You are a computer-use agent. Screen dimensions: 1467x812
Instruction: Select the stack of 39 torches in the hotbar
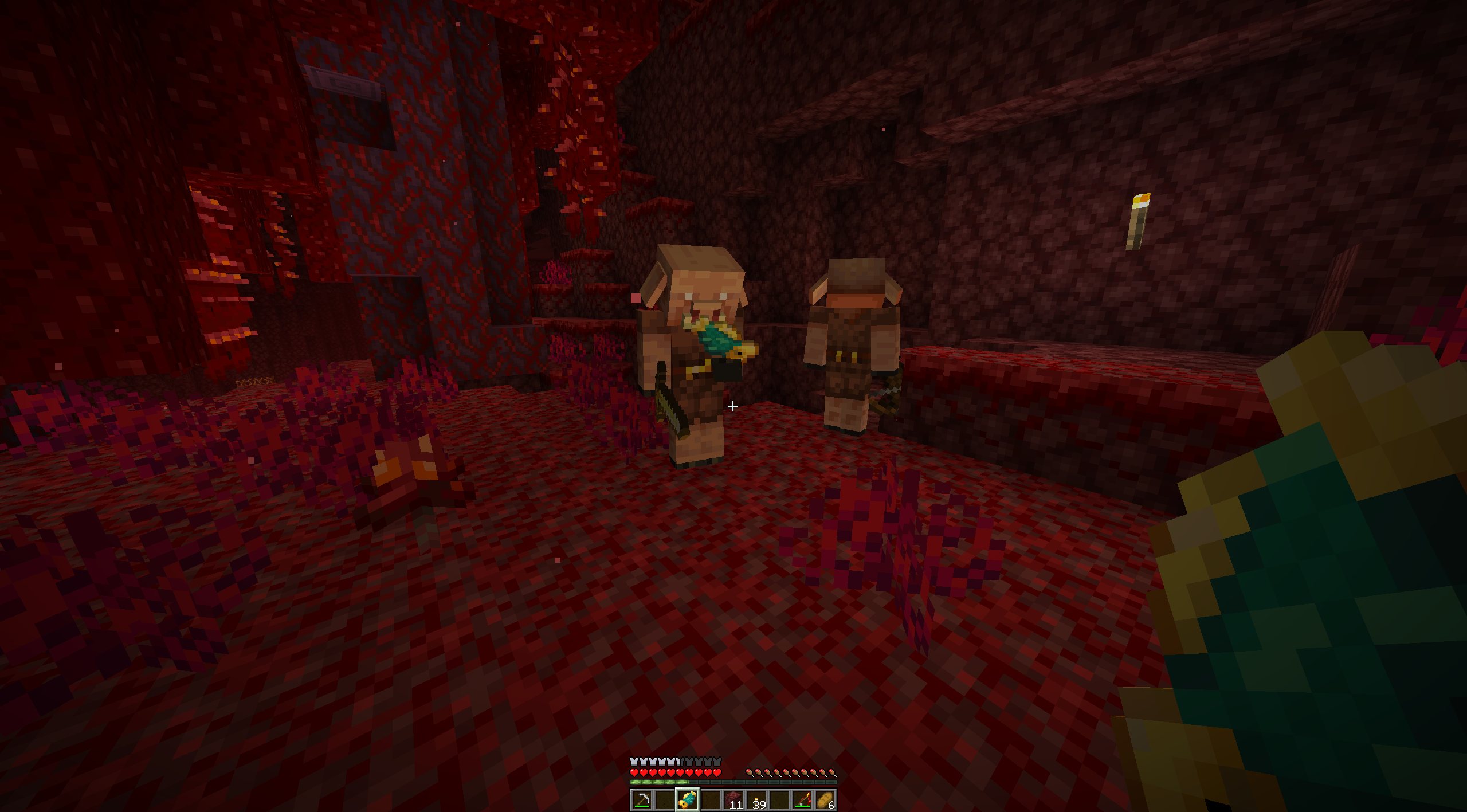pyautogui.click(x=758, y=801)
